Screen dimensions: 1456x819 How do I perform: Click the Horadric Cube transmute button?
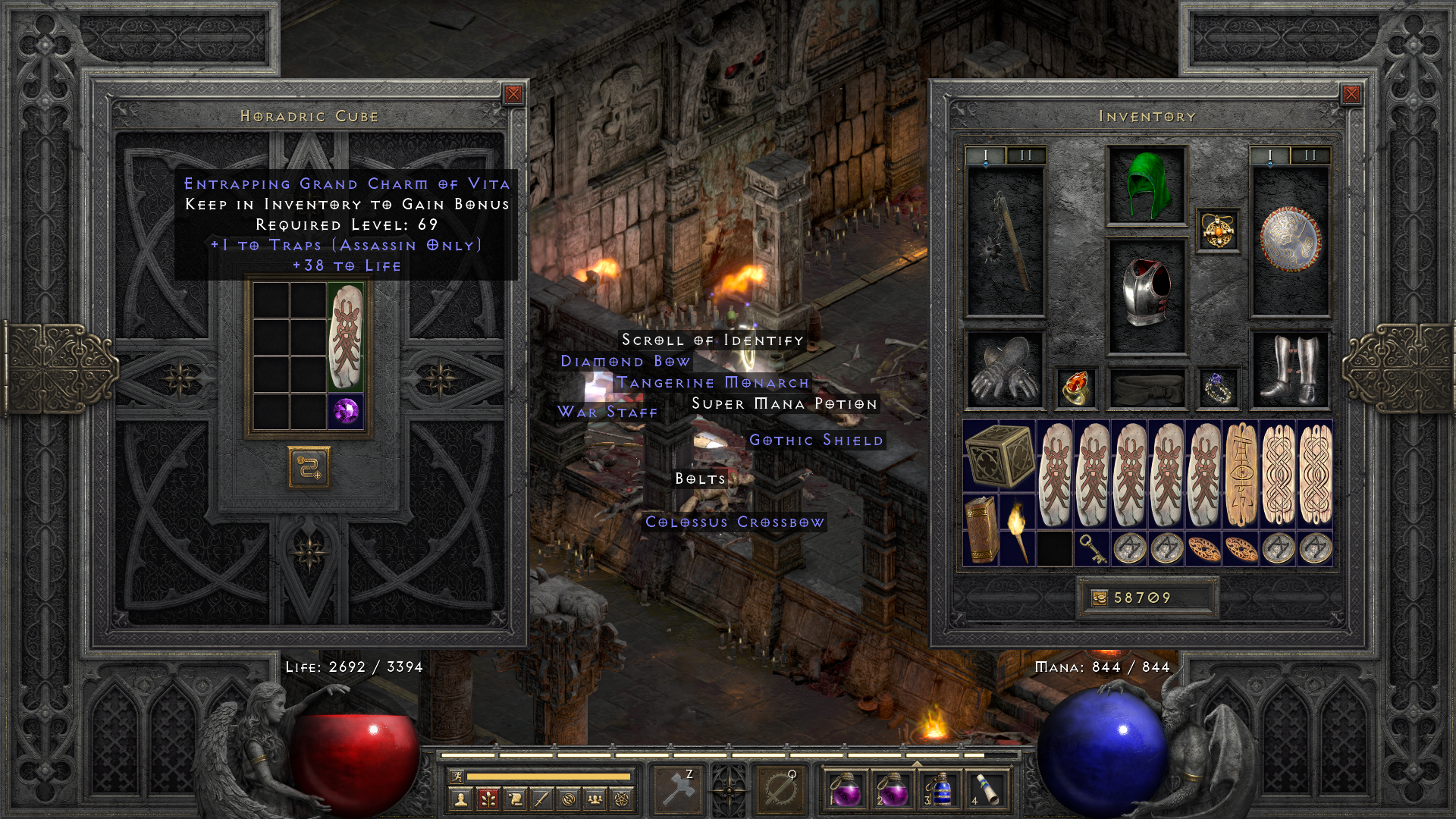click(x=309, y=467)
